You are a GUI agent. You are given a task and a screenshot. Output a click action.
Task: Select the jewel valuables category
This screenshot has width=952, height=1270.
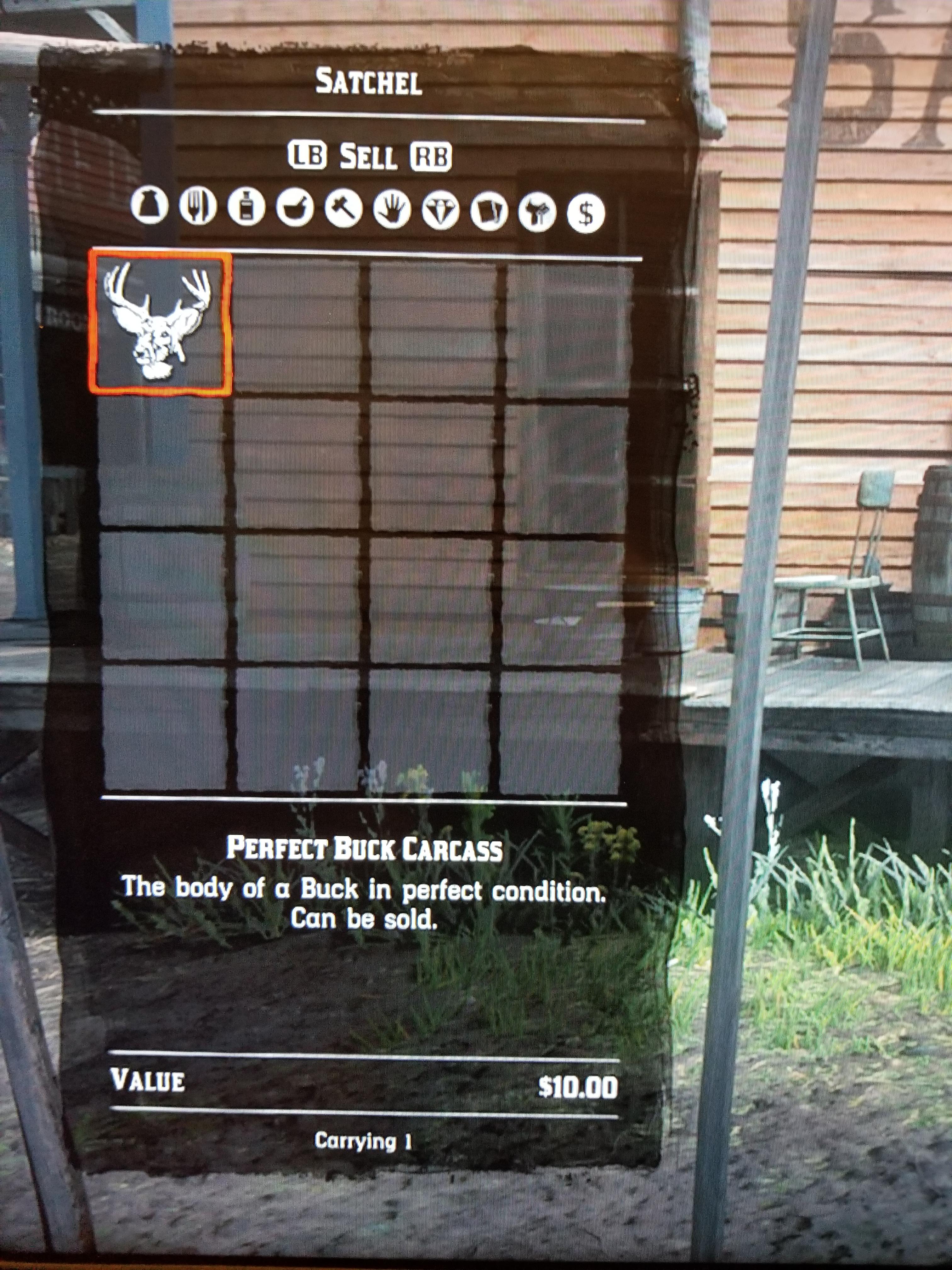[x=441, y=211]
